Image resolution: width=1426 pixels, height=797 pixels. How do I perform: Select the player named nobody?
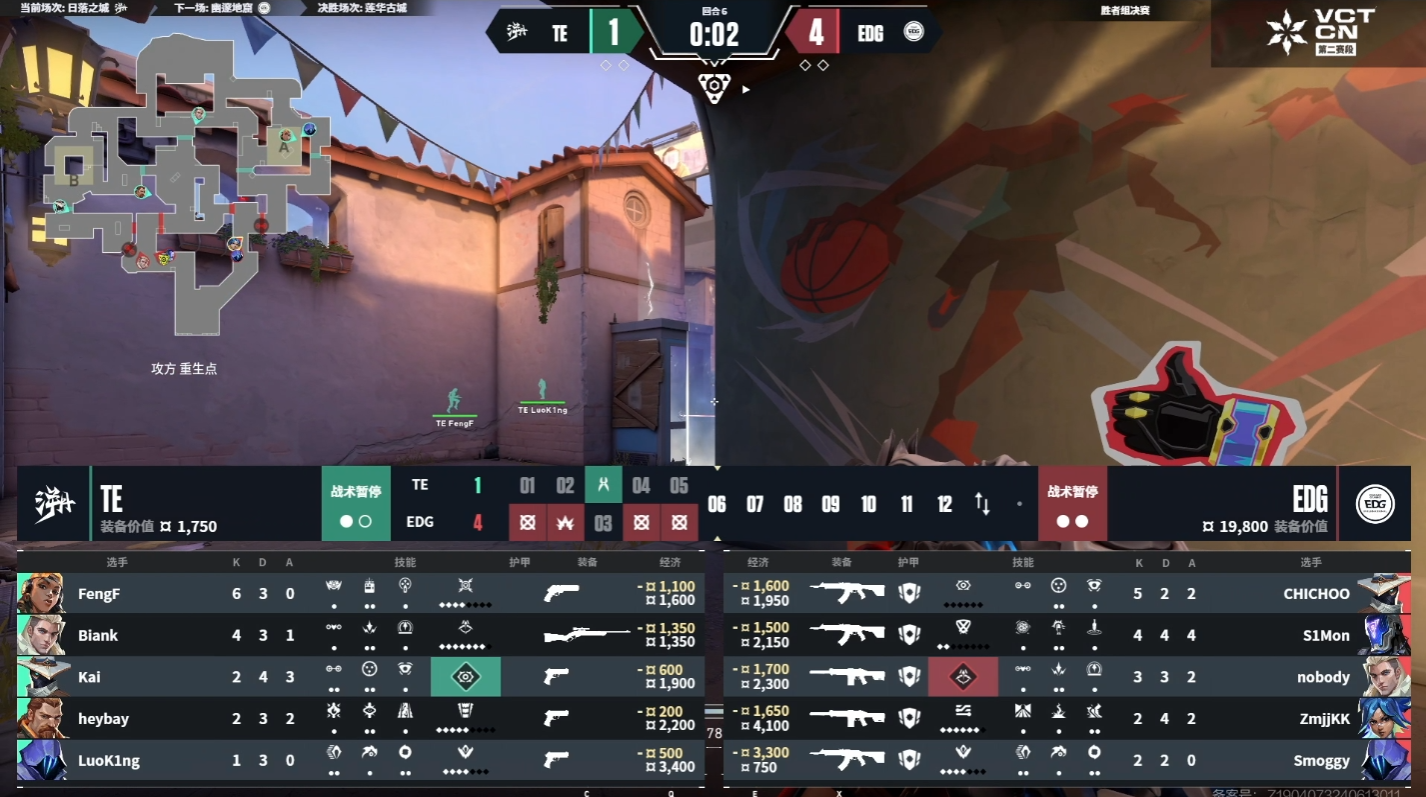click(x=1322, y=677)
